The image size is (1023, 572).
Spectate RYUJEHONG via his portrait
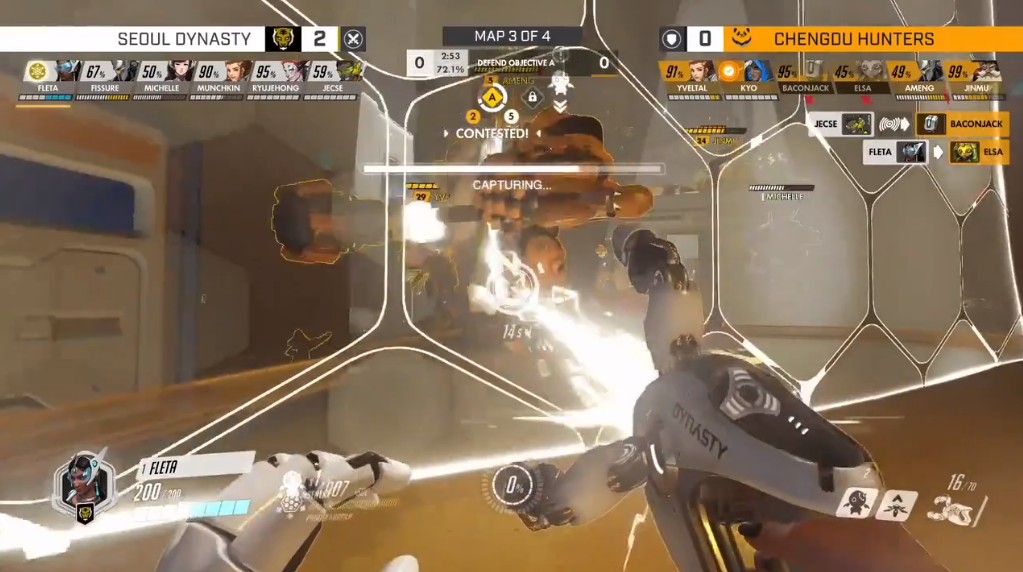tap(295, 72)
